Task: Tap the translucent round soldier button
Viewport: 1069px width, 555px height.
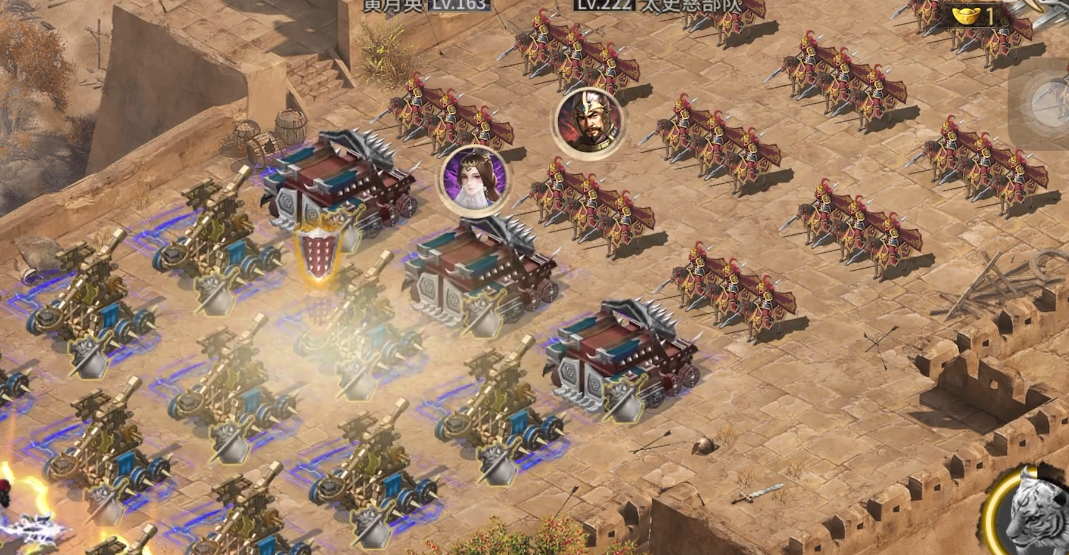Action: click(x=1045, y=100)
